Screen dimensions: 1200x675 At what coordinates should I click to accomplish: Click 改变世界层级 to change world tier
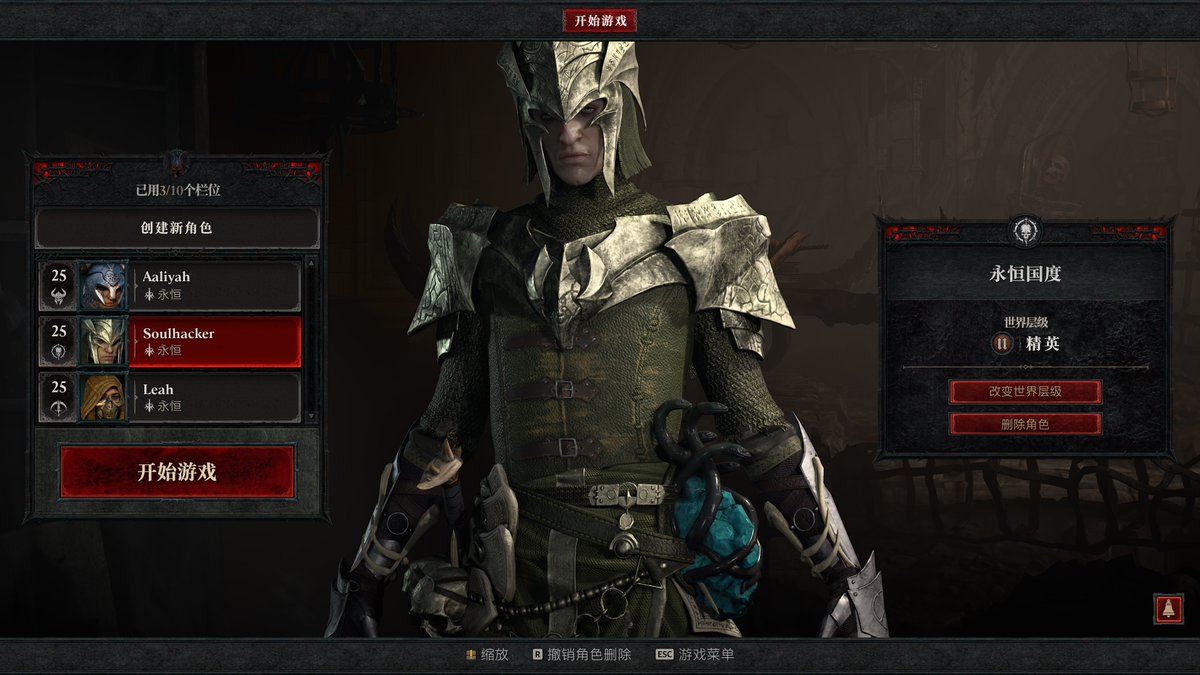point(1025,391)
